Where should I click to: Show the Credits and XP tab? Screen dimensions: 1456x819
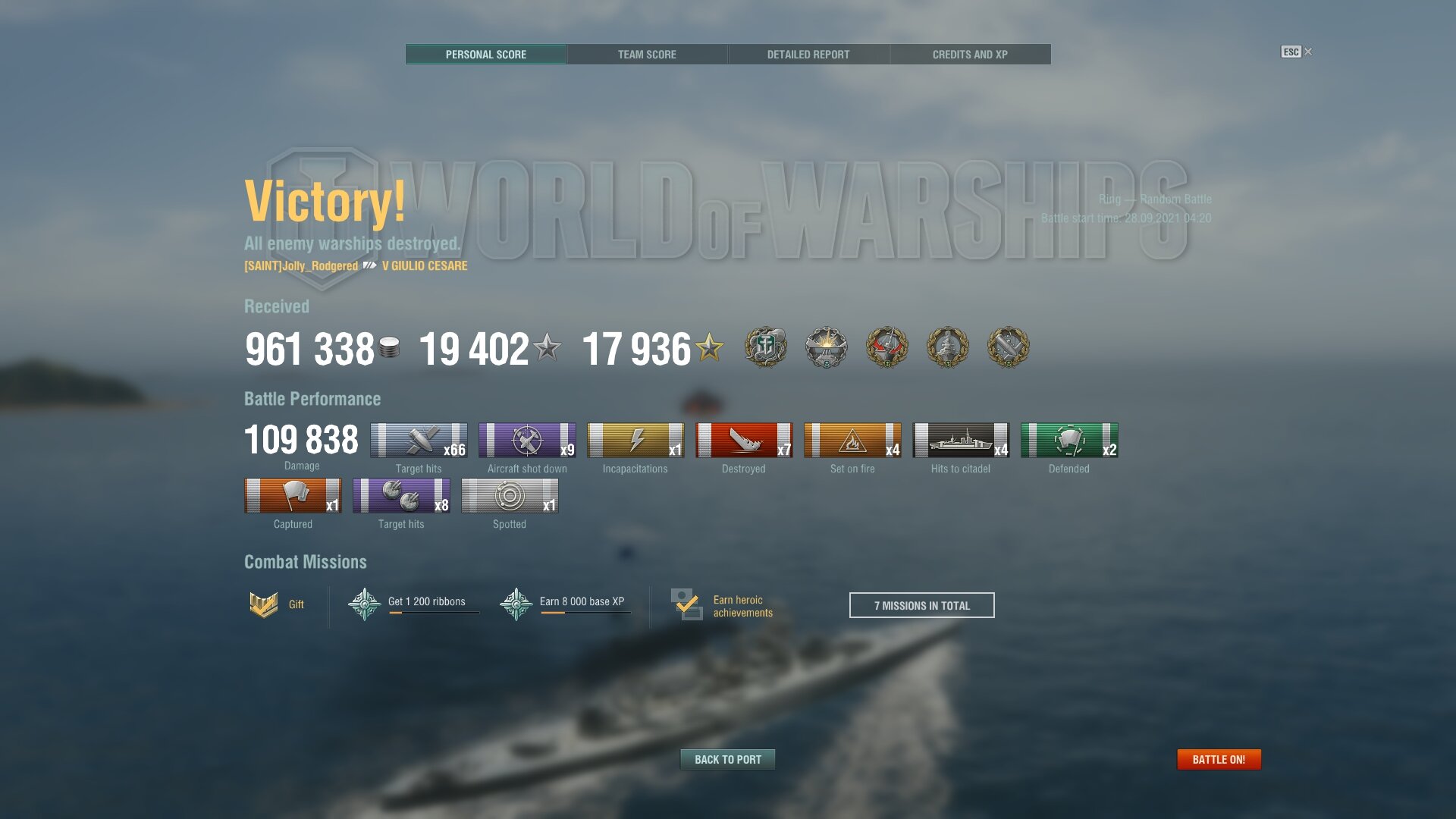point(970,55)
